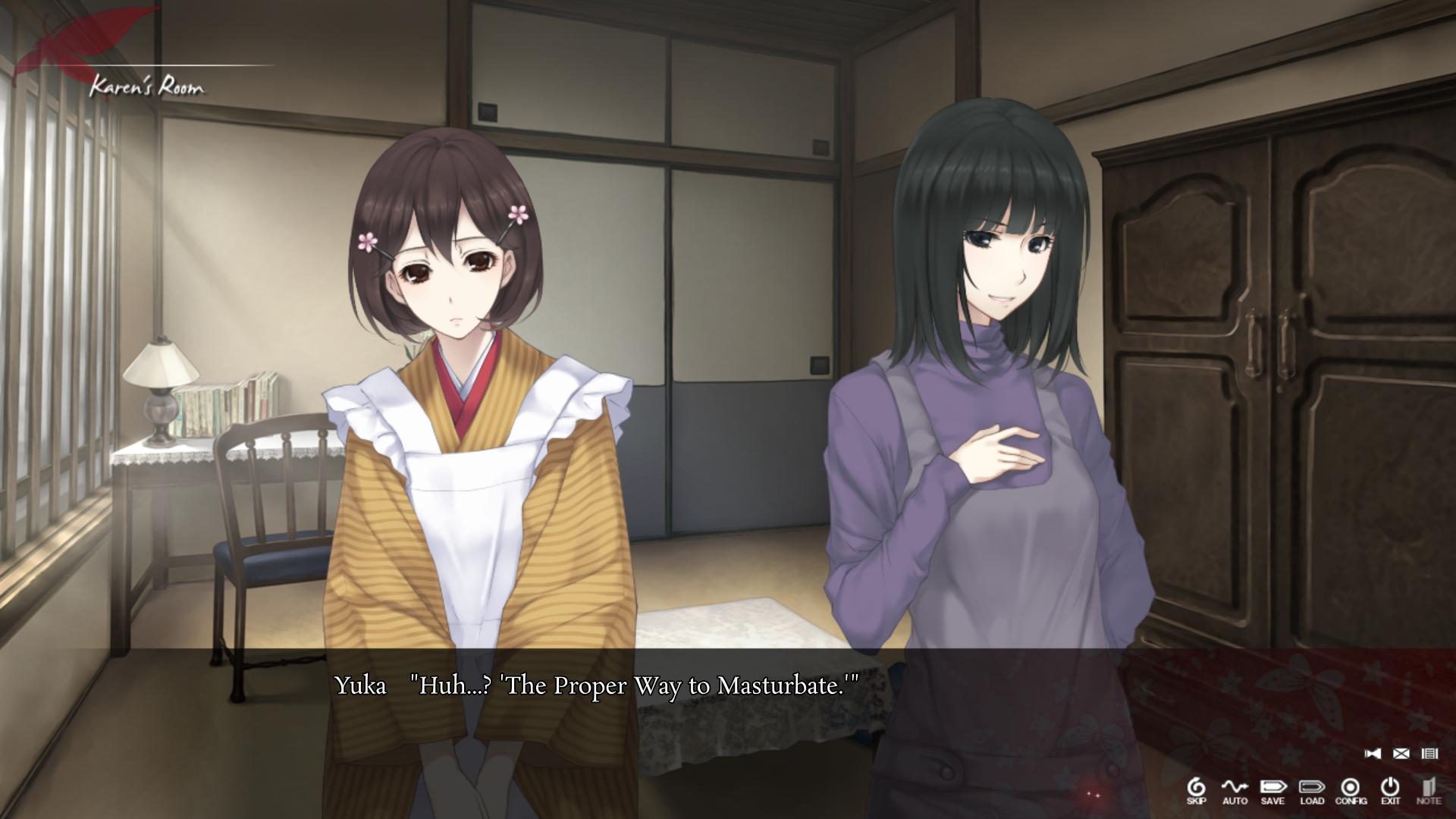
Task: Open the LOAD menu
Action: click(1312, 789)
